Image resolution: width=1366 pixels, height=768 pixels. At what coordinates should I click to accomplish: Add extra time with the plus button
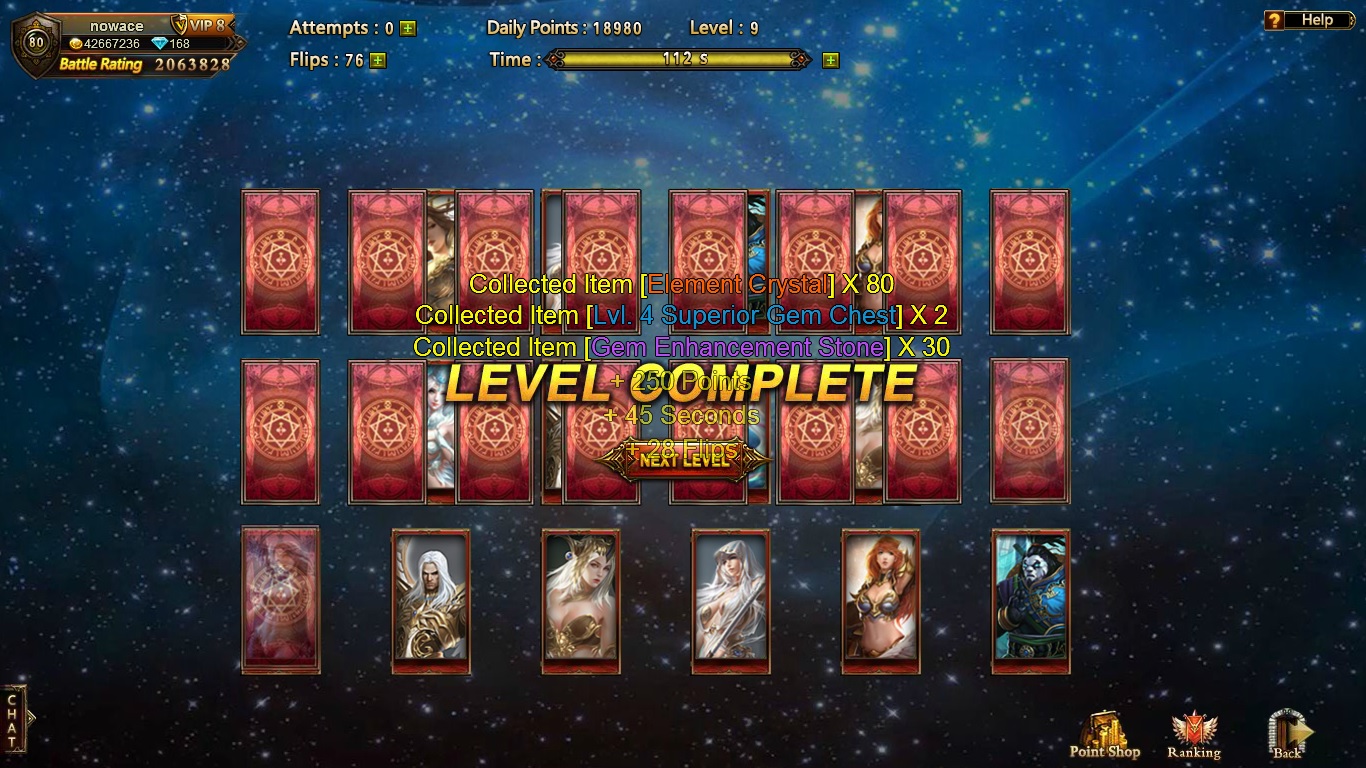[830, 60]
